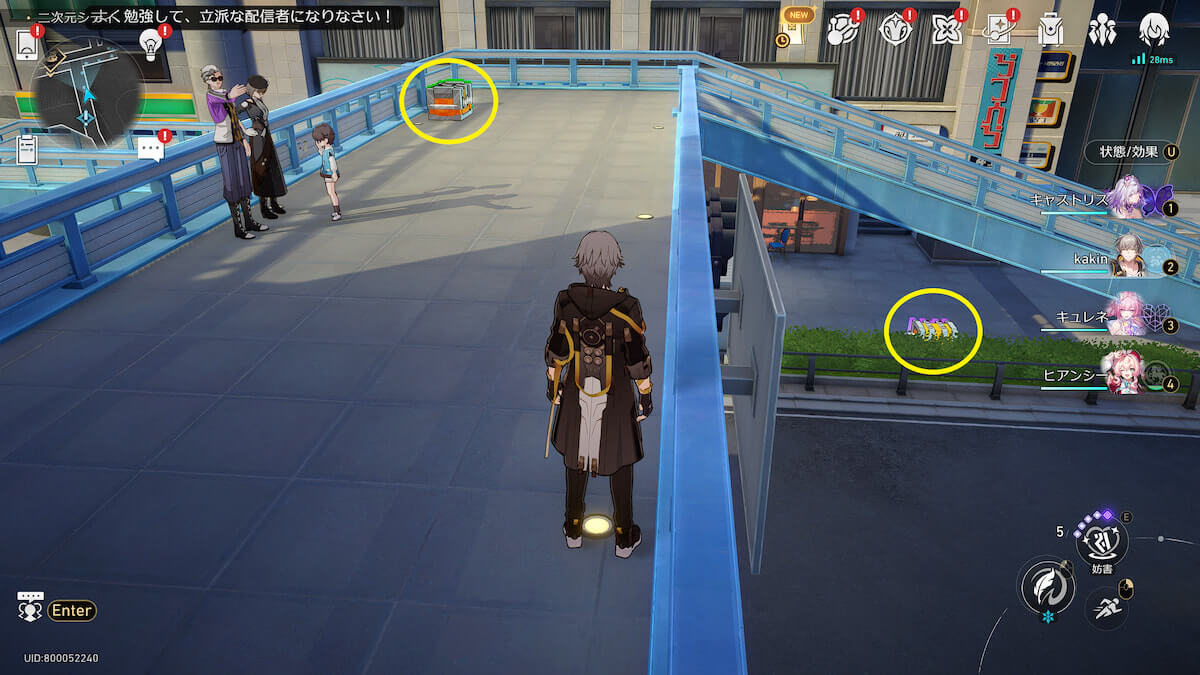Switch to party member キュレネ
This screenshot has width=1200, height=675.
point(1128,315)
